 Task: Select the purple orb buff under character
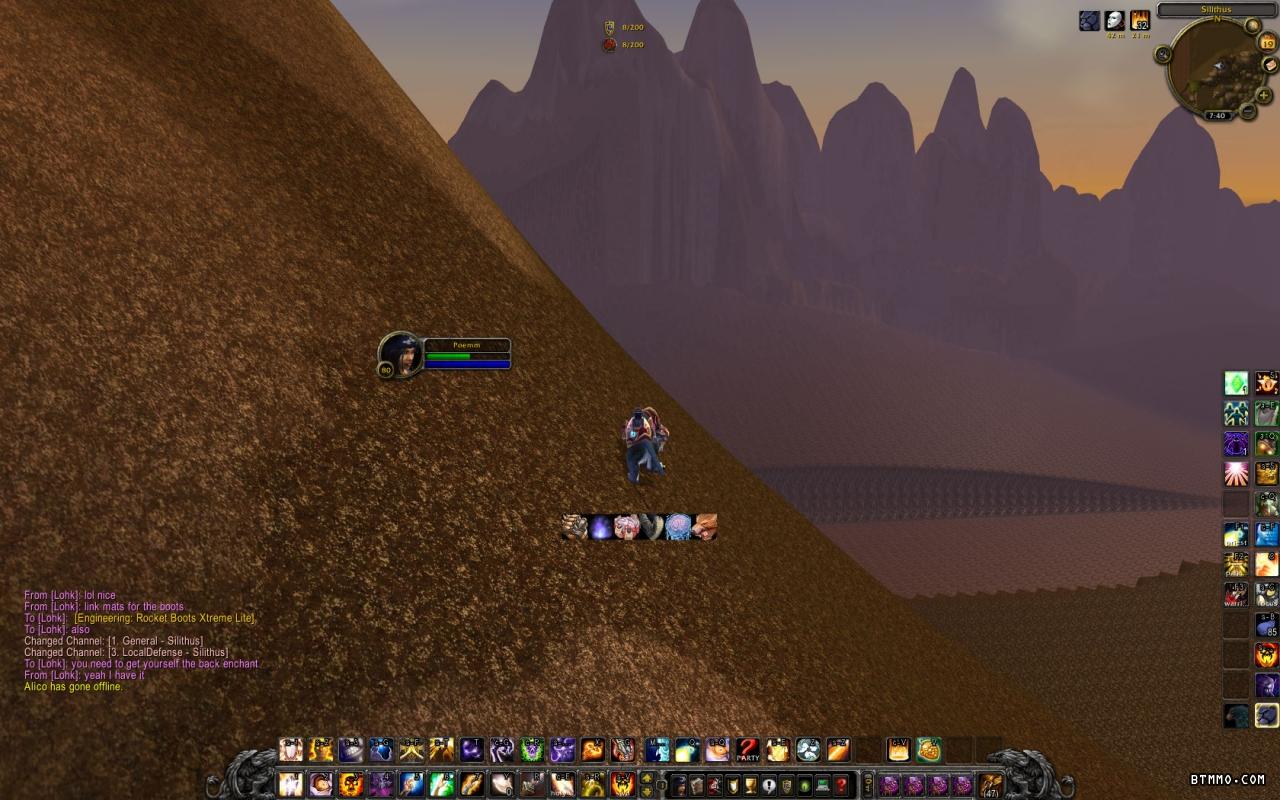(x=600, y=527)
